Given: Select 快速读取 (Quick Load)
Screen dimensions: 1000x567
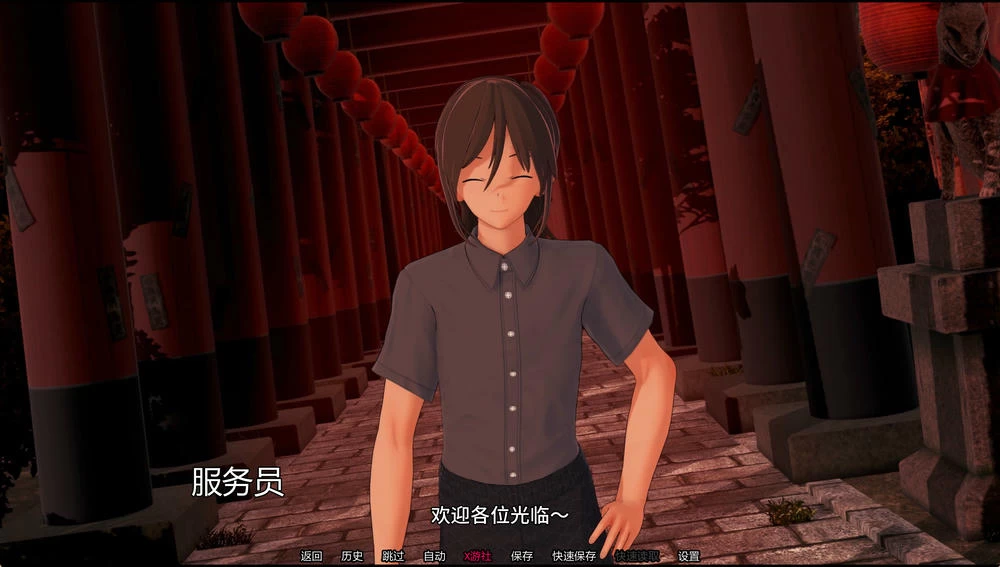Looking at the screenshot, I should (x=636, y=556).
